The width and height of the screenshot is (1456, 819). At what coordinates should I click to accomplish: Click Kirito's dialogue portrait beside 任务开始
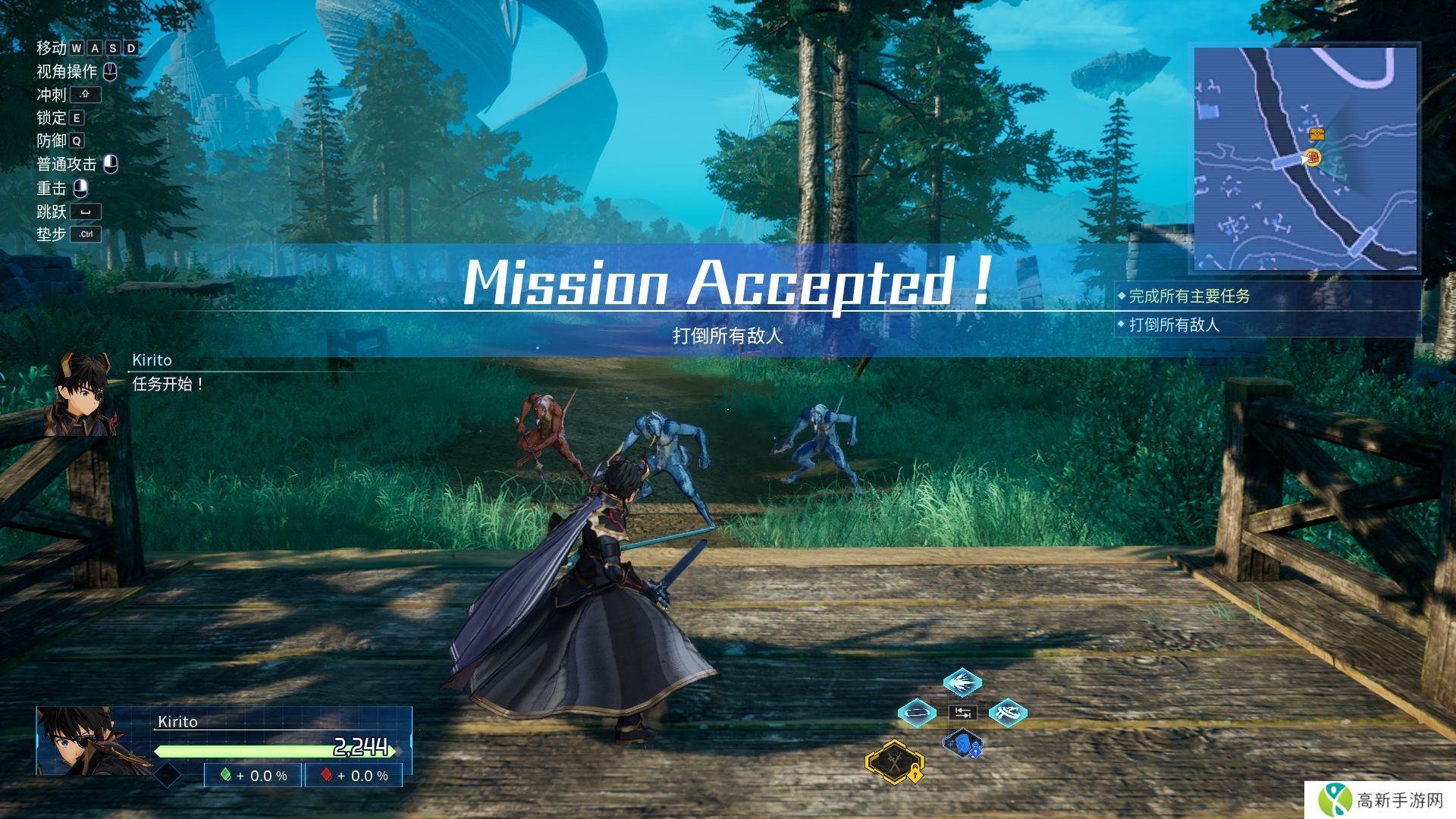pos(83,394)
